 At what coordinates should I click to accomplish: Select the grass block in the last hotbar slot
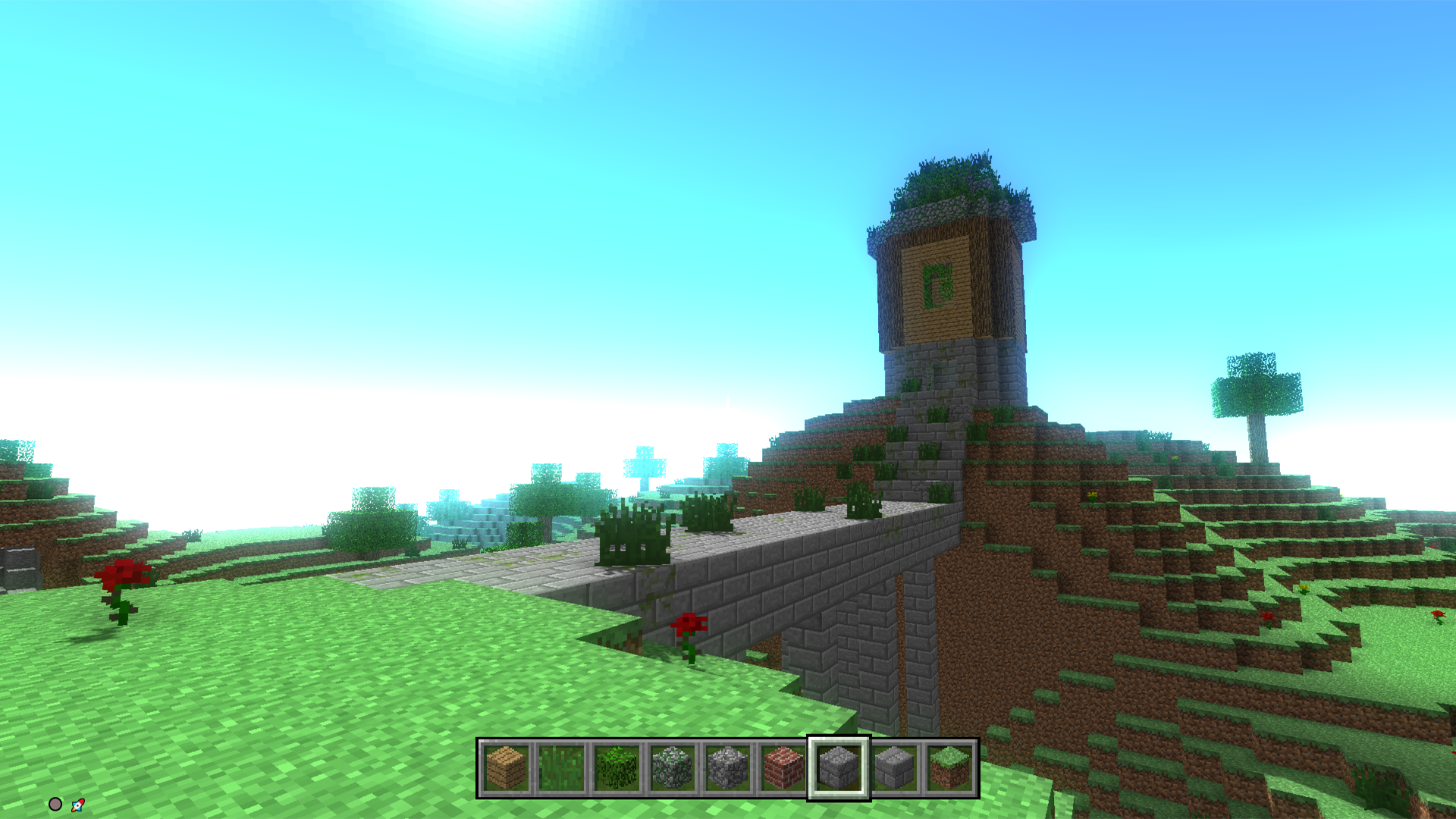tap(949, 770)
